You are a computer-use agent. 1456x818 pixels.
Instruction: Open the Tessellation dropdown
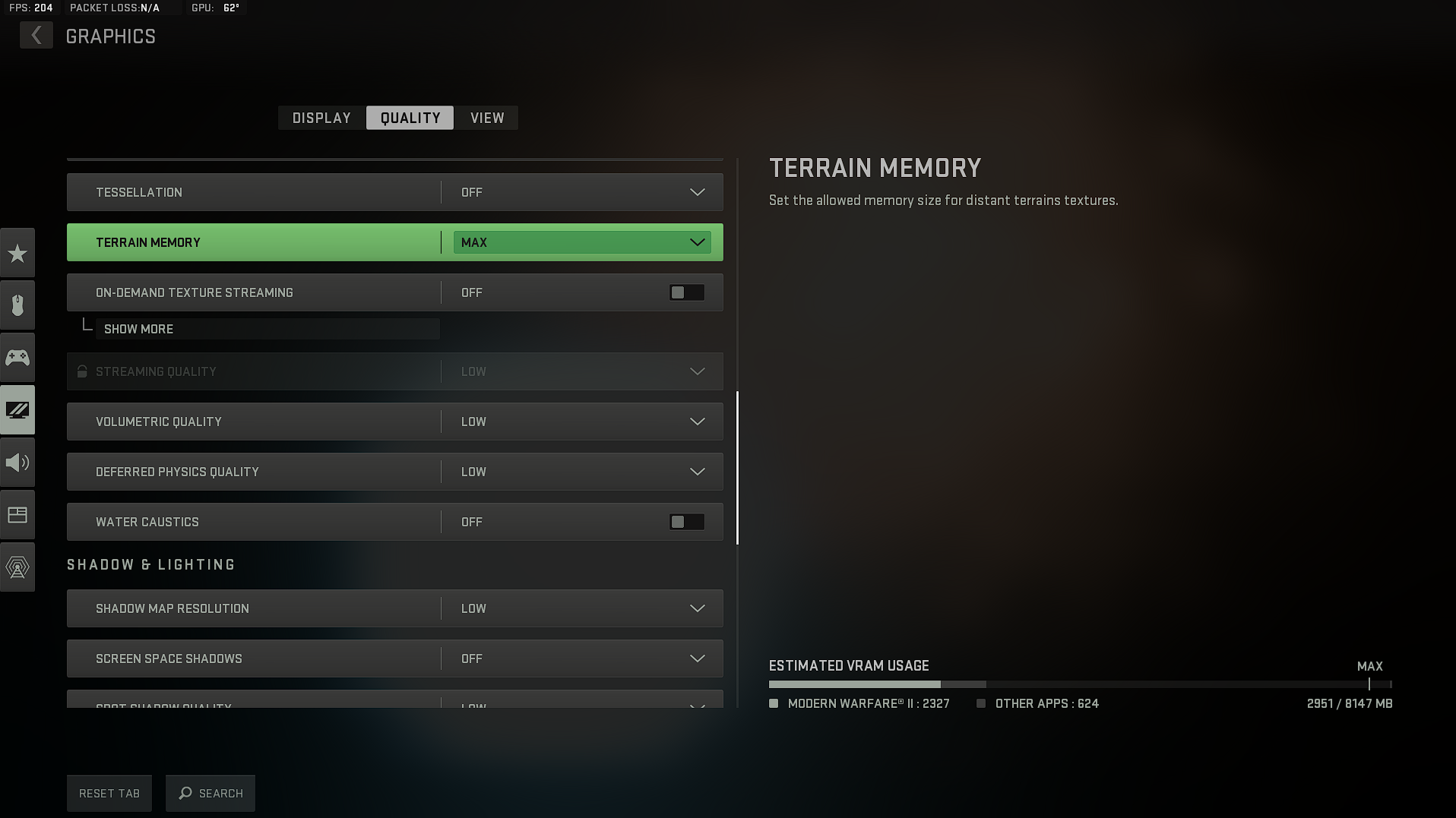pyautogui.click(x=582, y=192)
